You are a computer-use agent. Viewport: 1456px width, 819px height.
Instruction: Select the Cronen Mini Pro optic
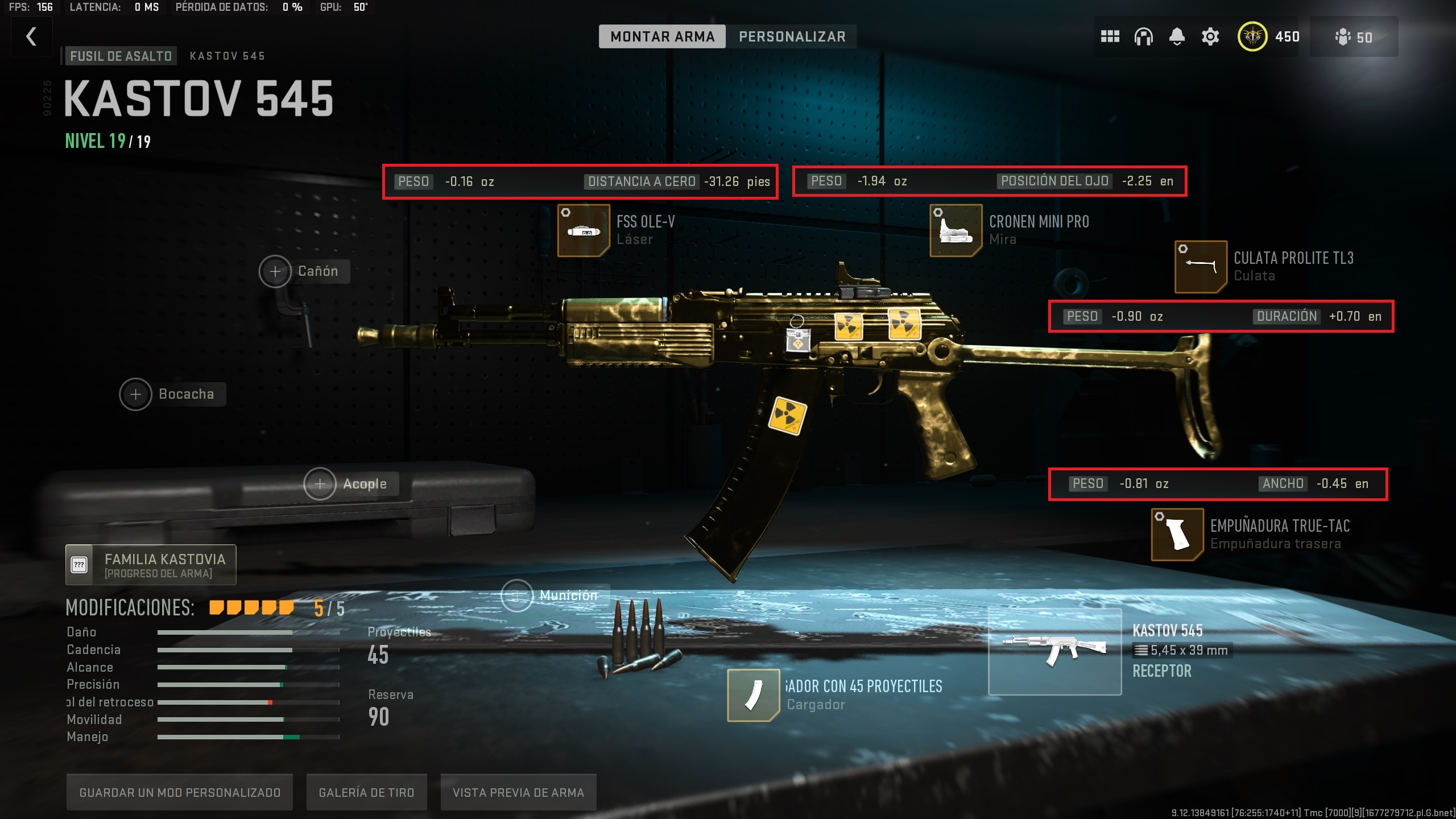[955, 230]
